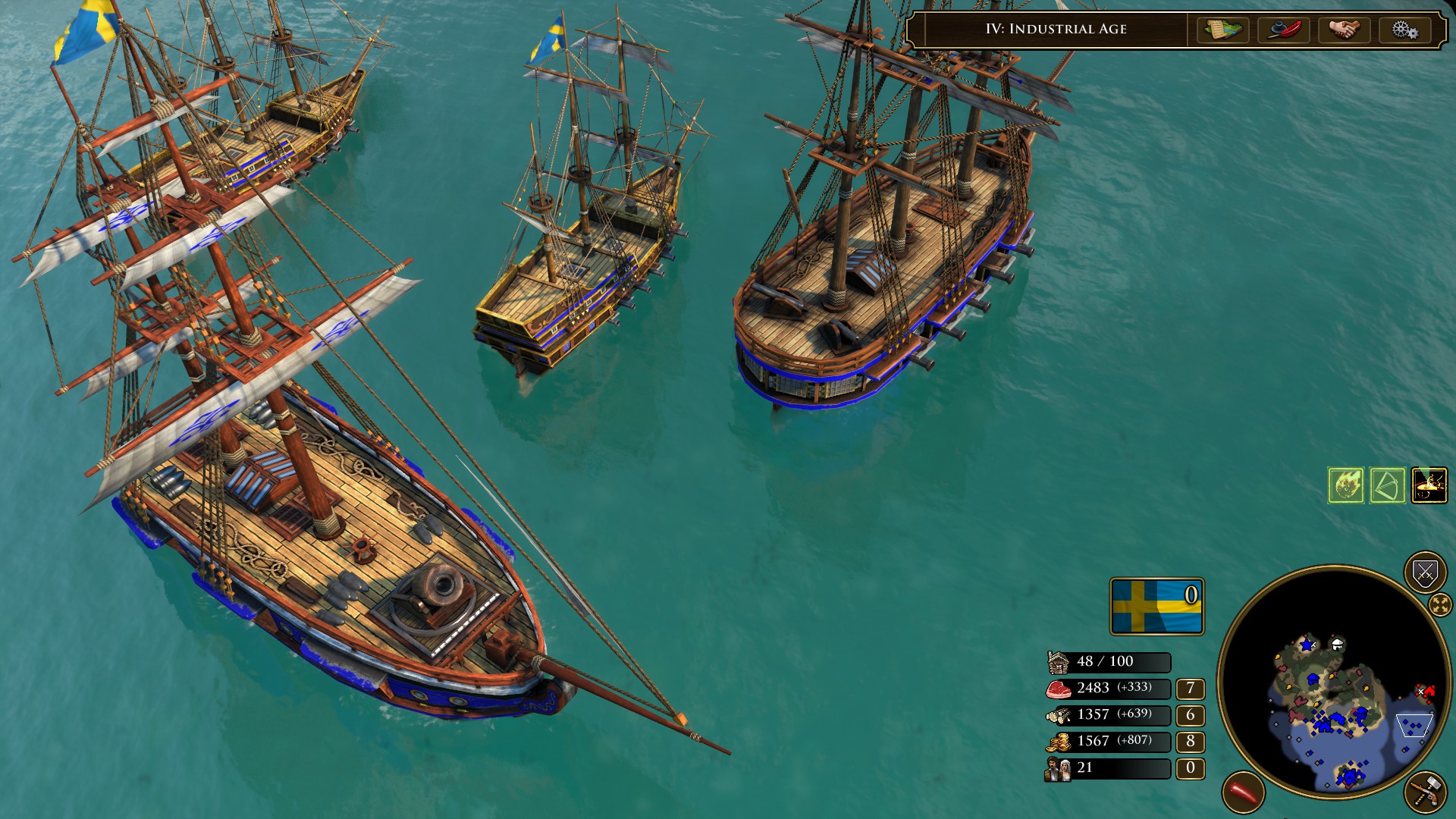This screenshot has height=819, width=1456.
Task: Select the 7 food gatherers counter
Action: click(x=1190, y=689)
